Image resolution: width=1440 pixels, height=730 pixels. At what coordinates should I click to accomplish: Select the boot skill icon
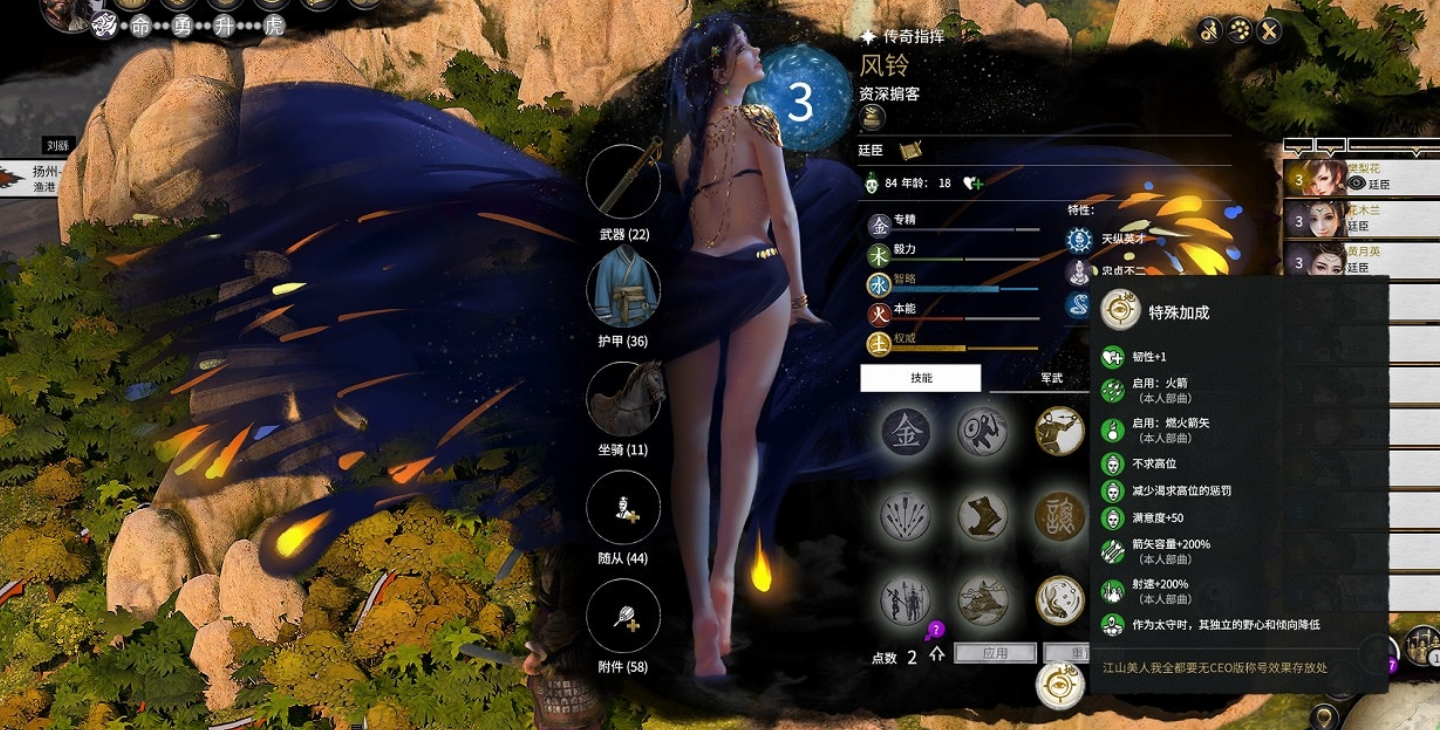coord(982,516)
